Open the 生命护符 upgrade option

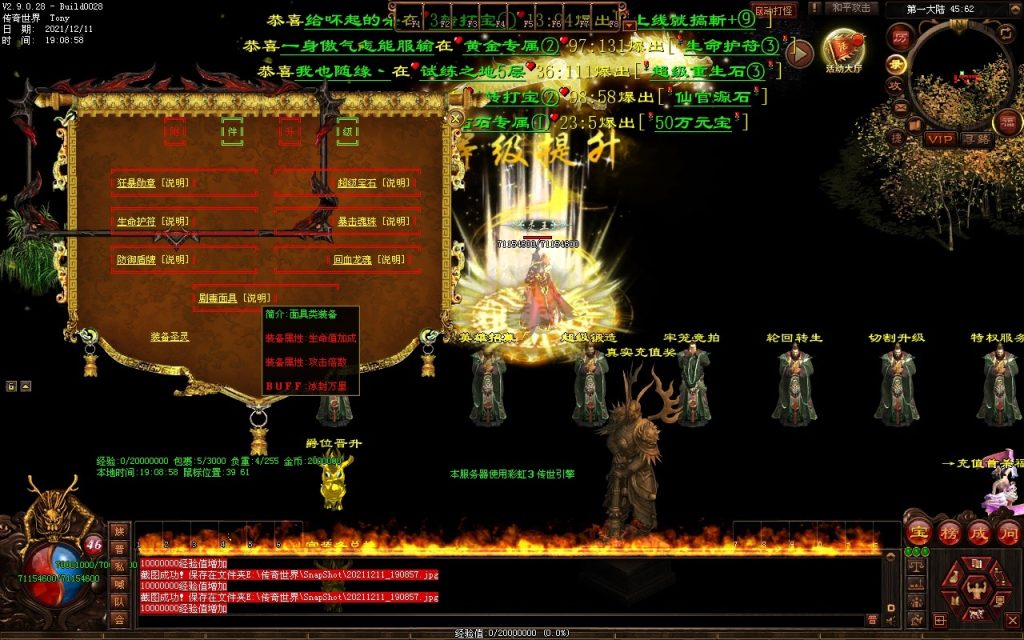pos(136,221)
